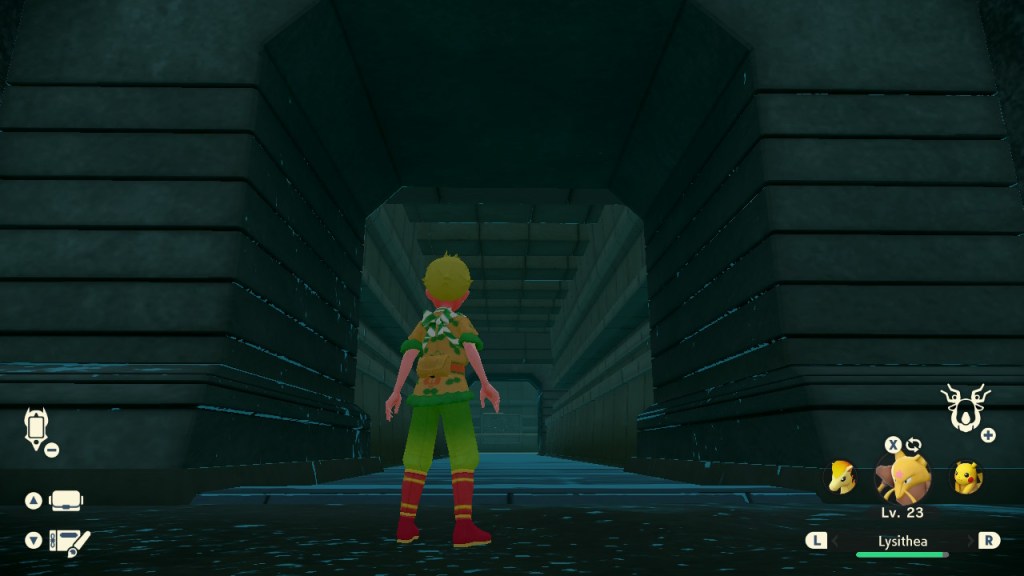This screenshot has width=1024, height=576.
Task: Toggle the Pokémon and items swap icon
Action: [x=913, y=445]
